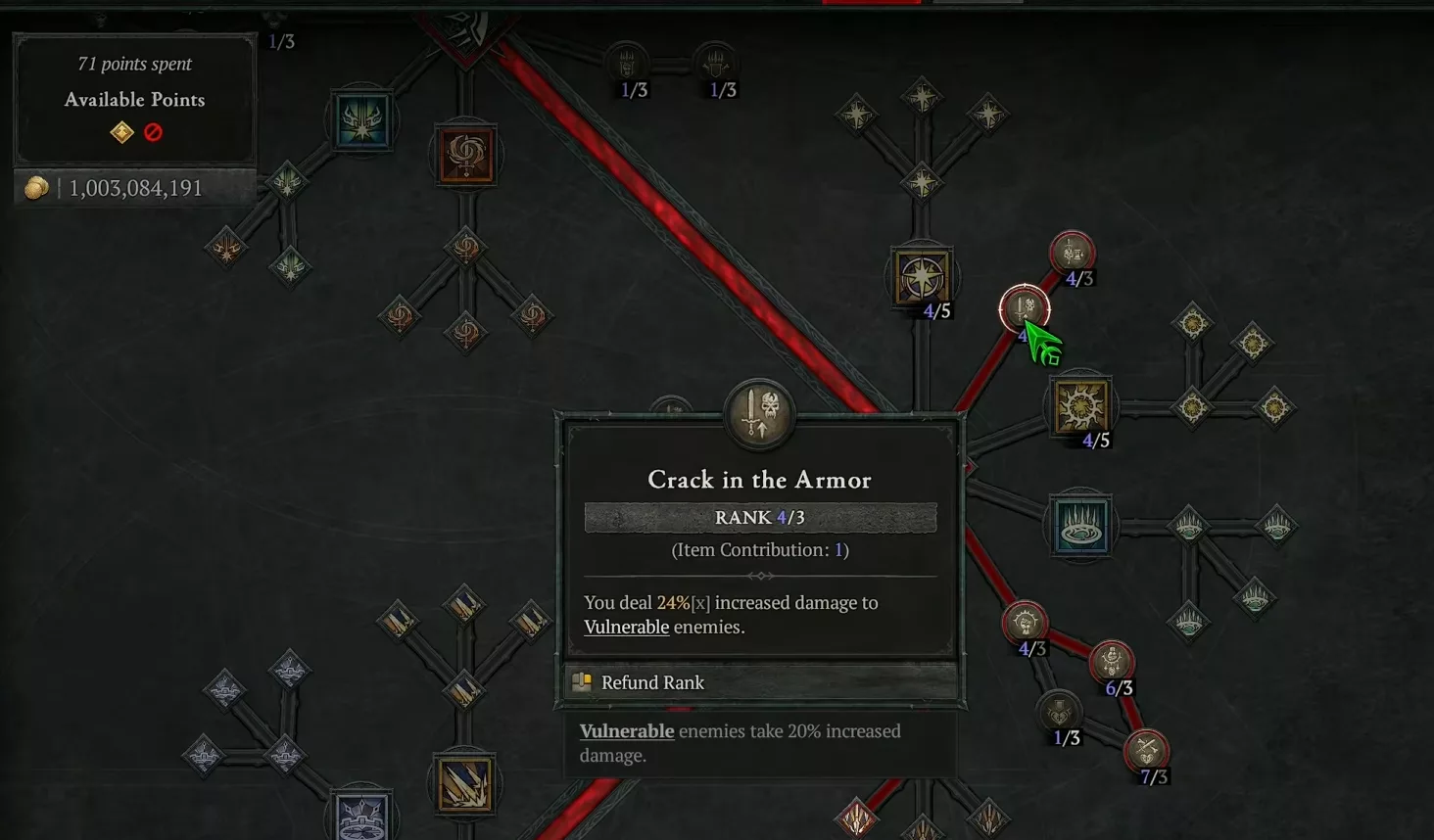Click the Crack in the Armor tooltip header icon
This screenshot has width=1434, height=840.
759,413
